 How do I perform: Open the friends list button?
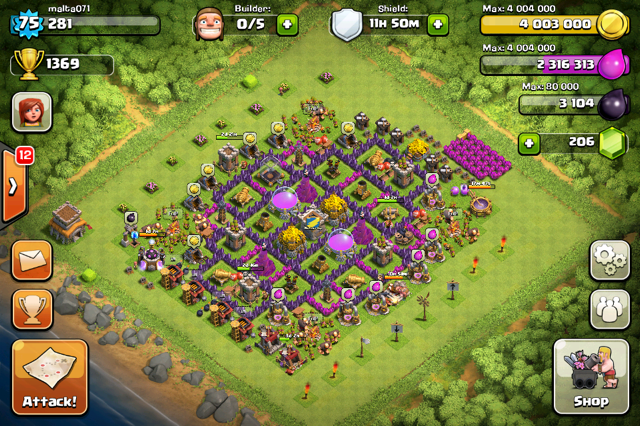(x=609, y=310)
